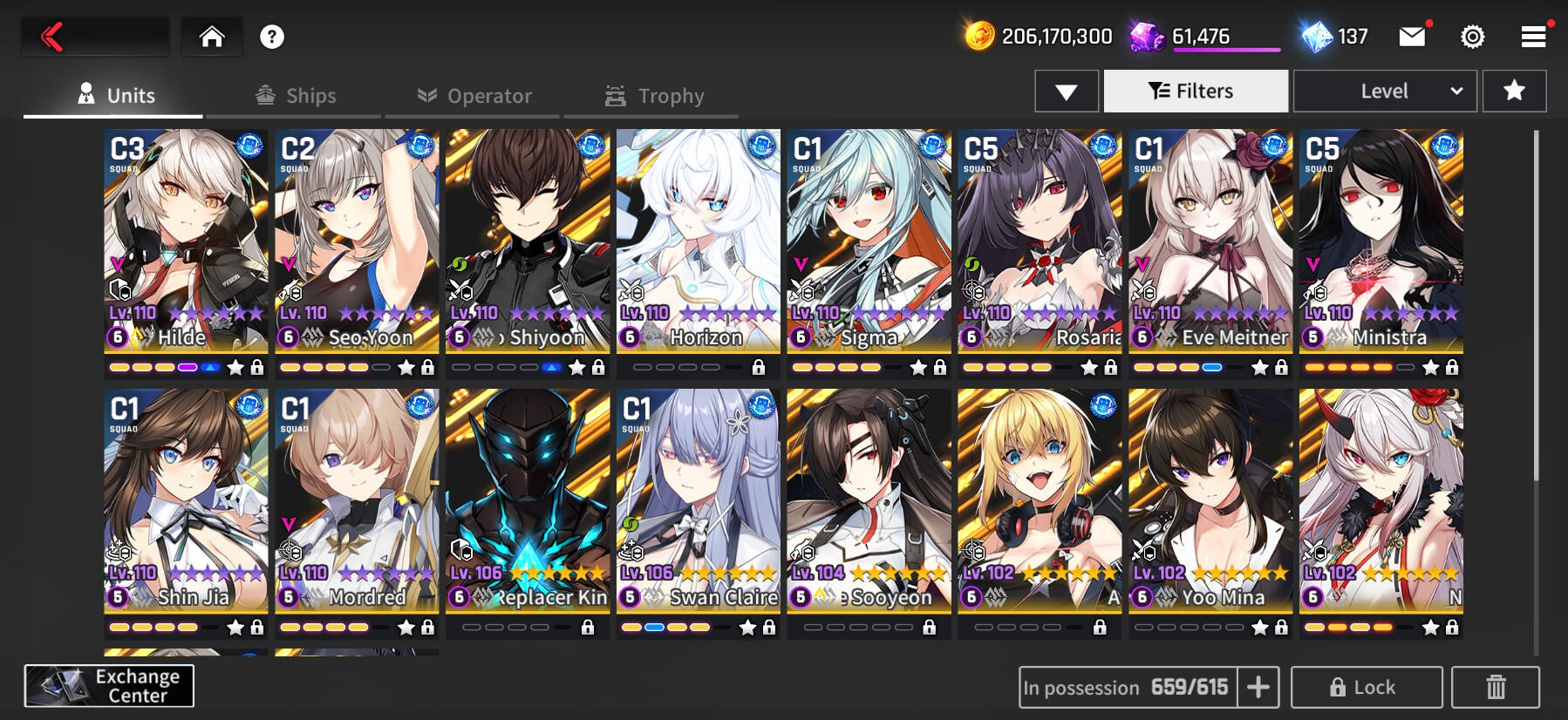Open the hamburger main menu

[1533, 37]
